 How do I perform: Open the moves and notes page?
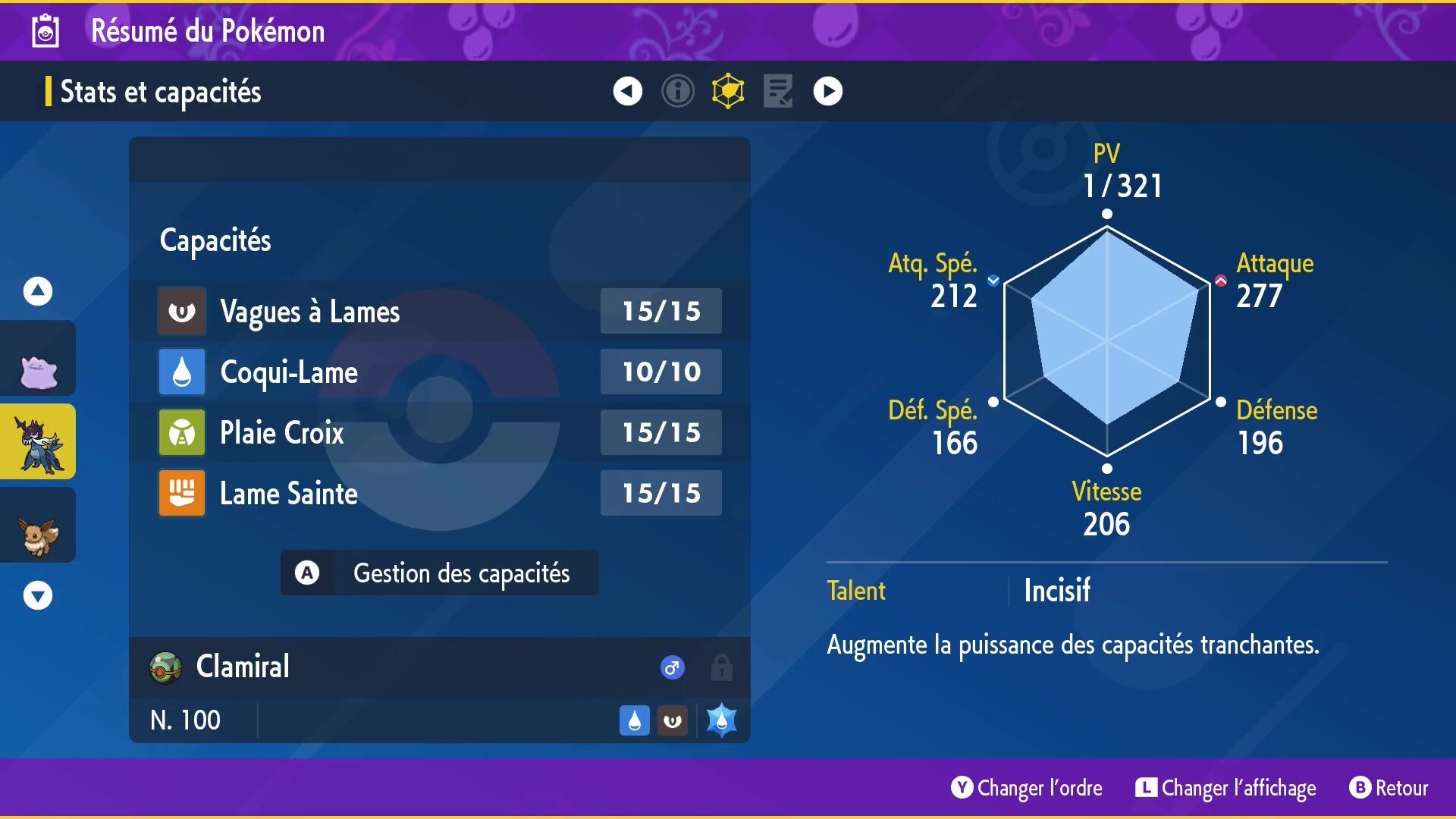[x=777, y=90]
